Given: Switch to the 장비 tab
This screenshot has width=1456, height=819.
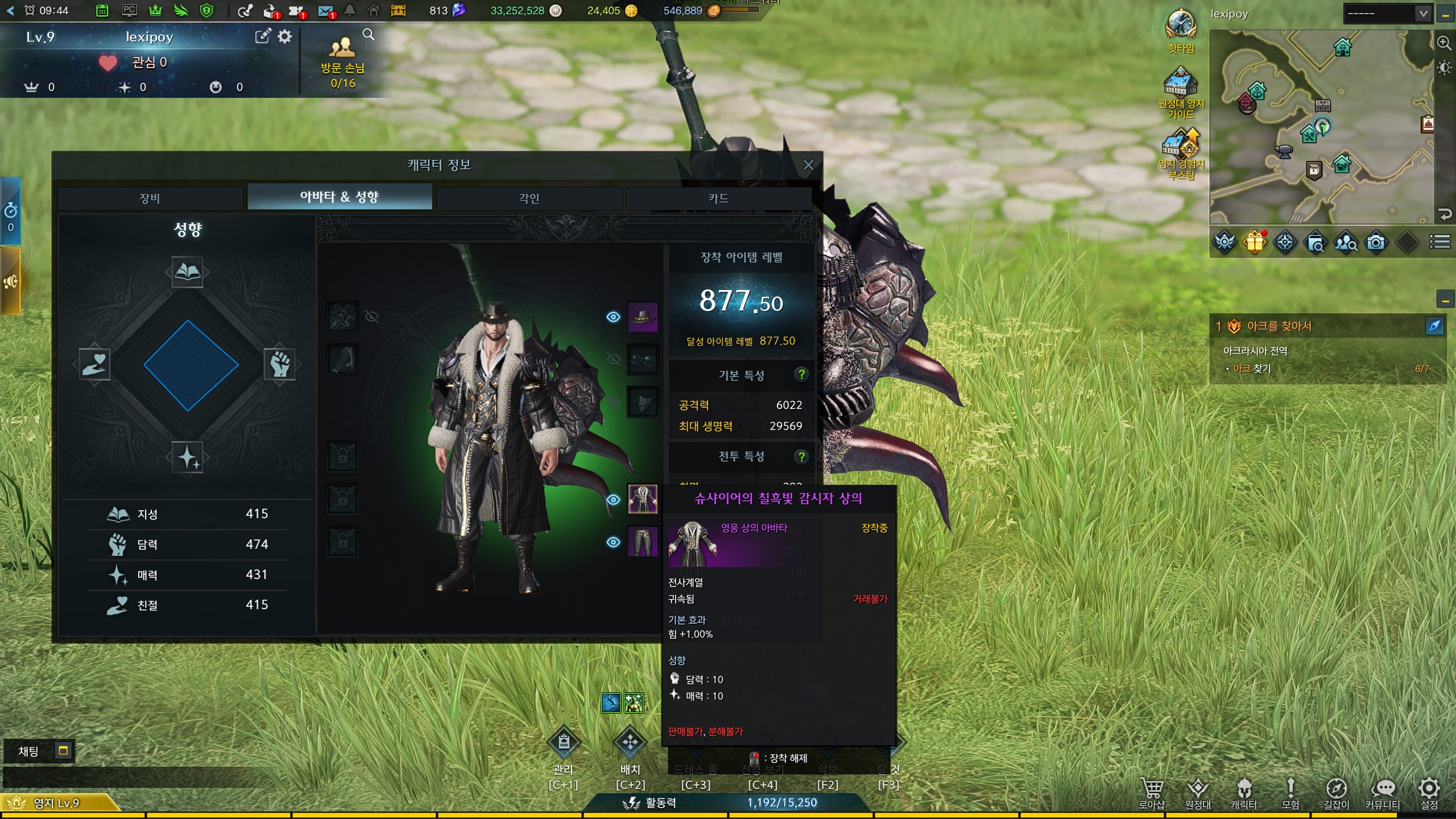Looking at the screenshot, I should [x=150, y=198].
